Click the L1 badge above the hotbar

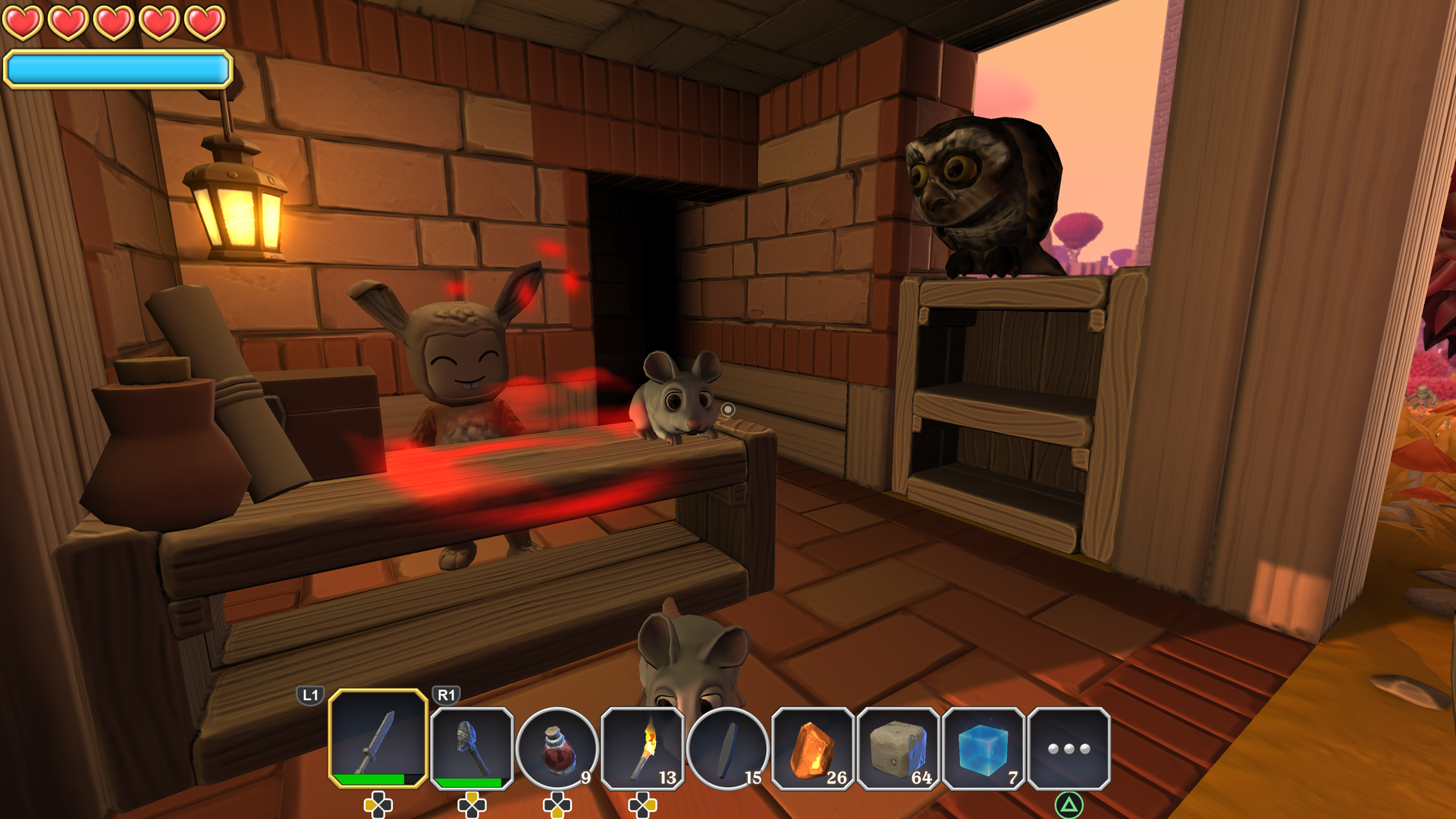pyautogui.click(x=311, y=694)
